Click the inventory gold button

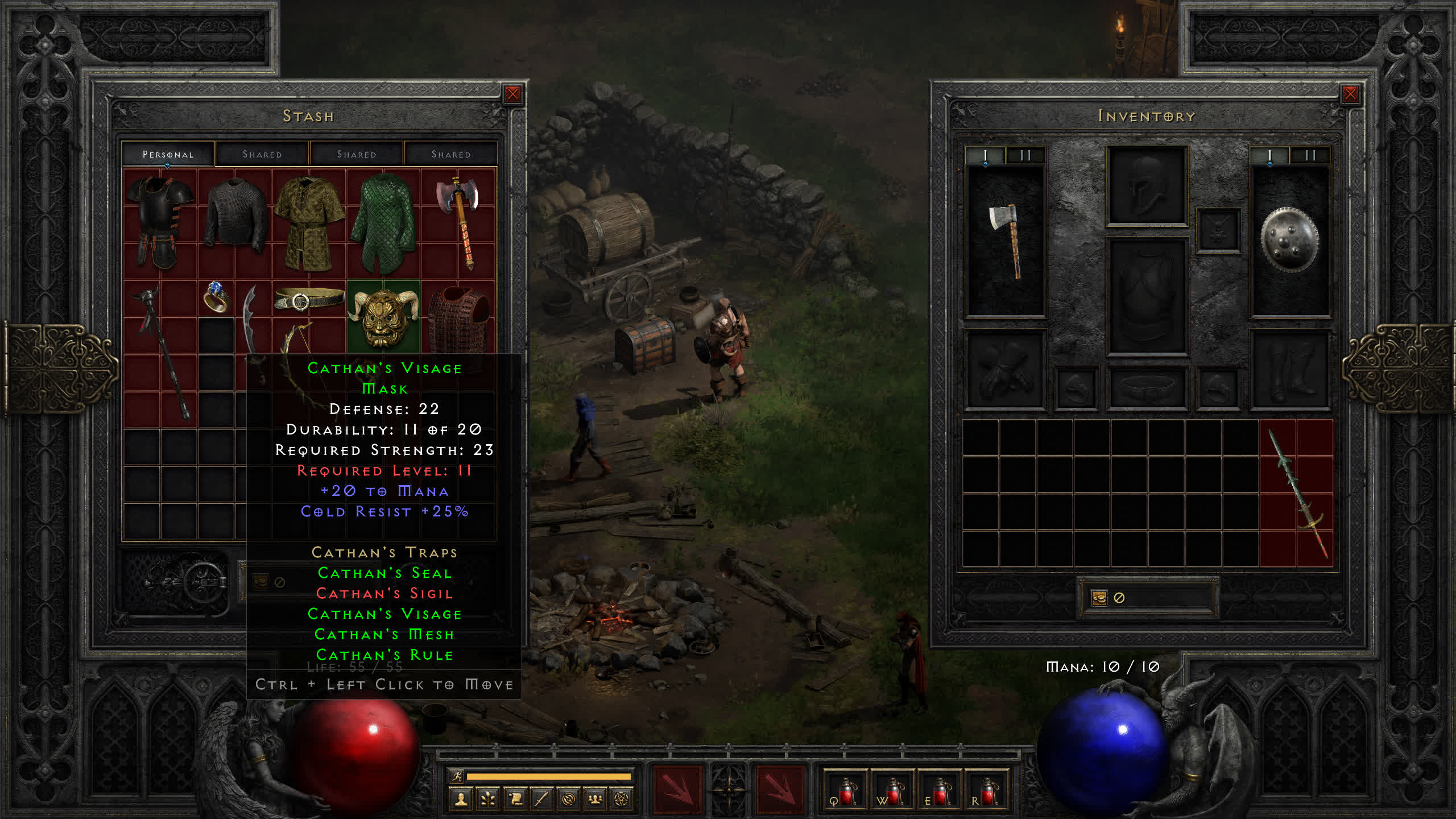(x=1099, y=598)
